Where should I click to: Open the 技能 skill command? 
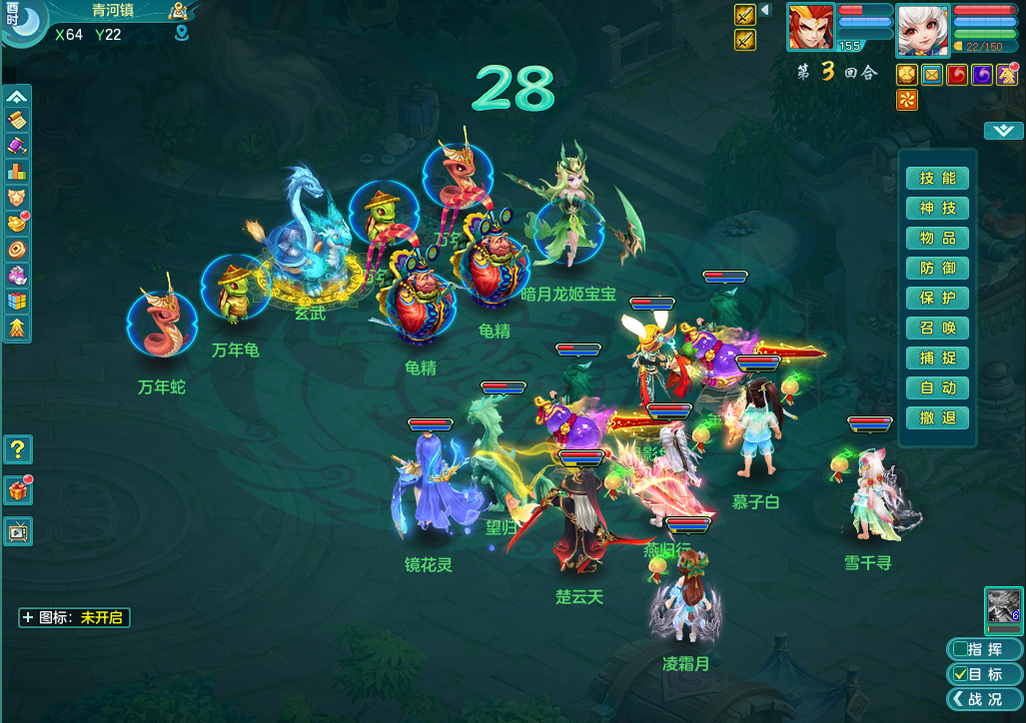click(937, 178)
